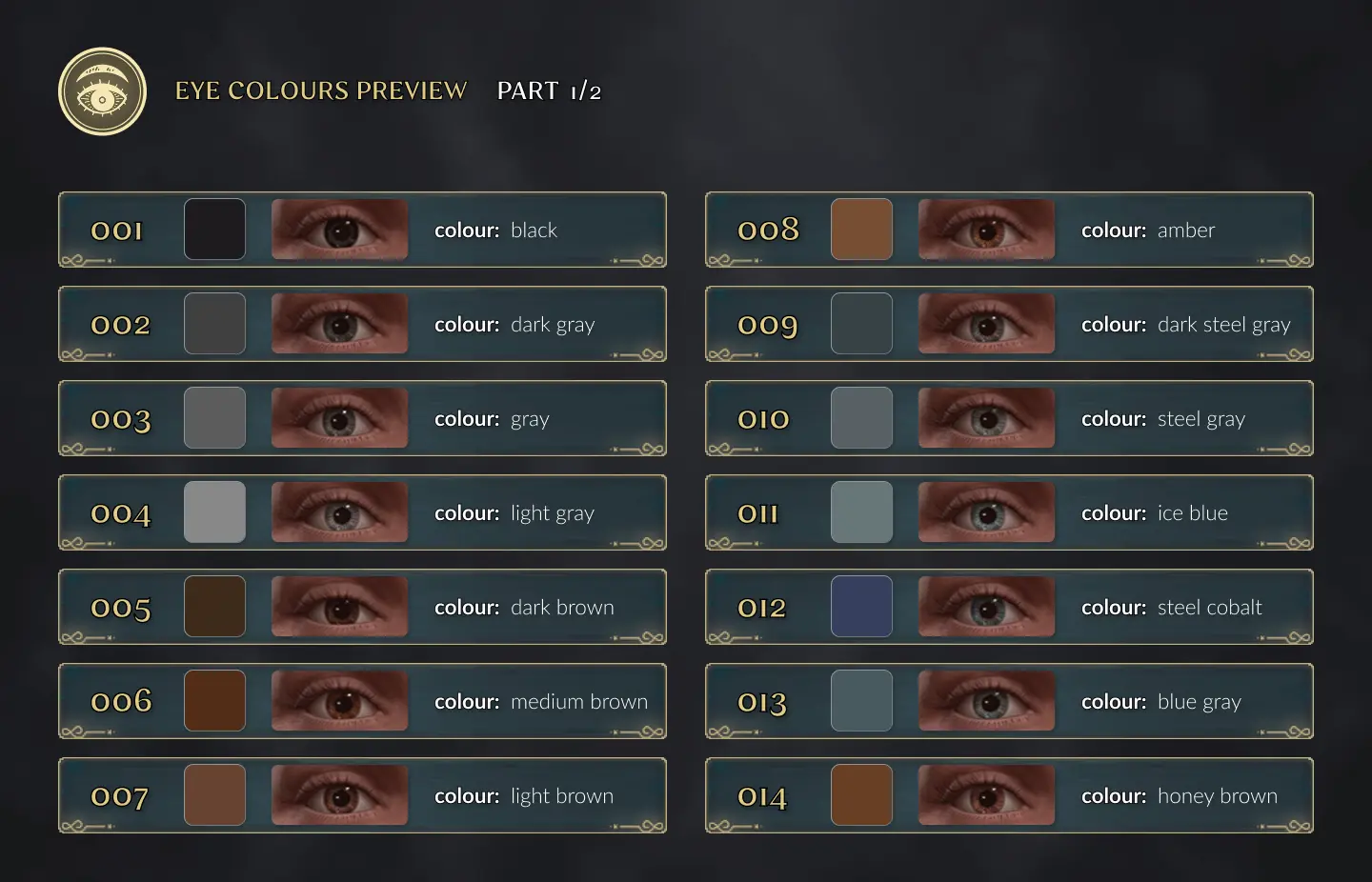This screenshot has height=882, width=1372.
Task: Click the blue gray eye preview thumbnail
Action: click(986, 701)
